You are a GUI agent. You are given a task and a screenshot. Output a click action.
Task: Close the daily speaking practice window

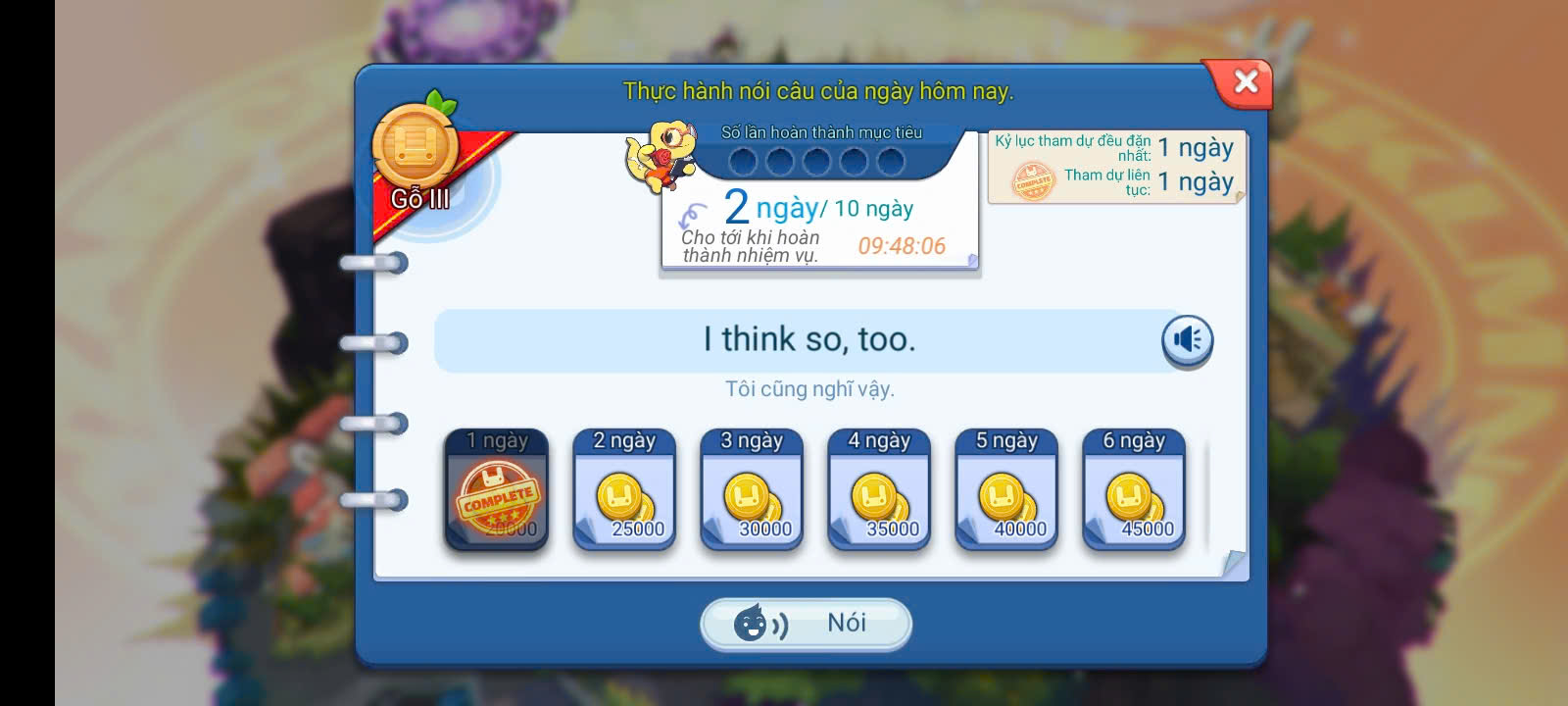(x=1245, y=81)
